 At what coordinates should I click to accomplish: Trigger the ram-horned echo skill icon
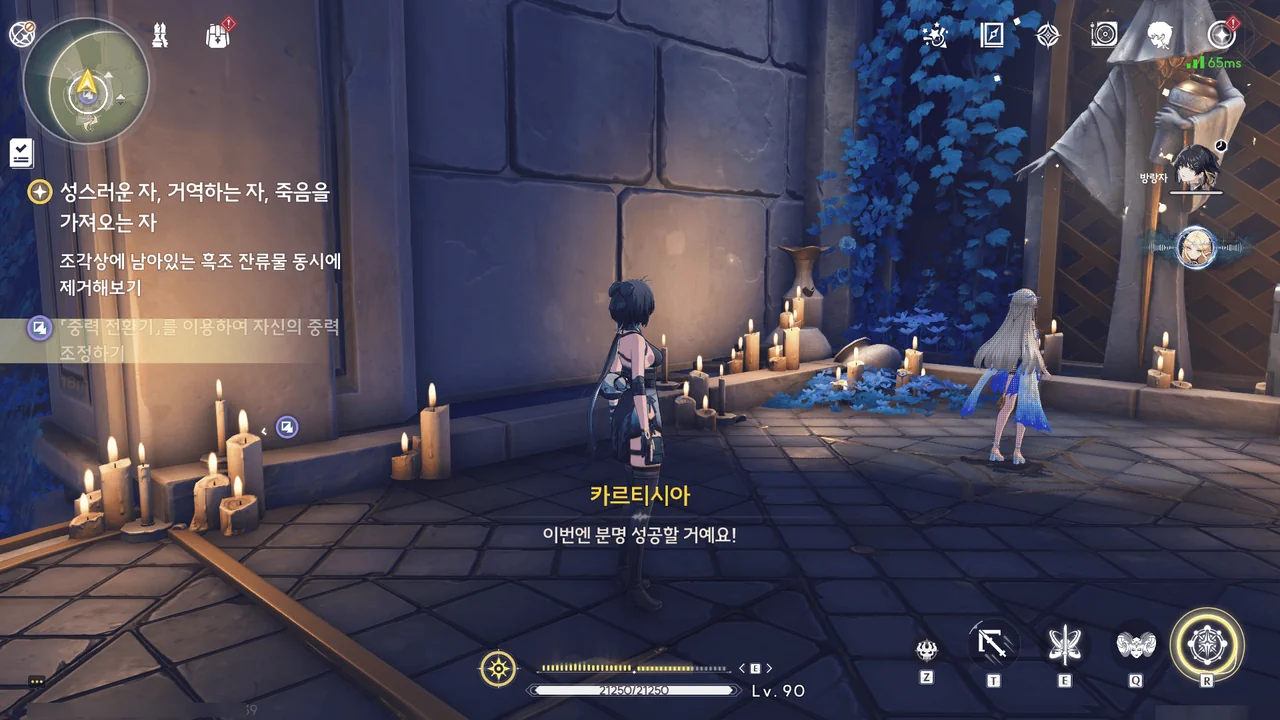[x=1136, y=645]
